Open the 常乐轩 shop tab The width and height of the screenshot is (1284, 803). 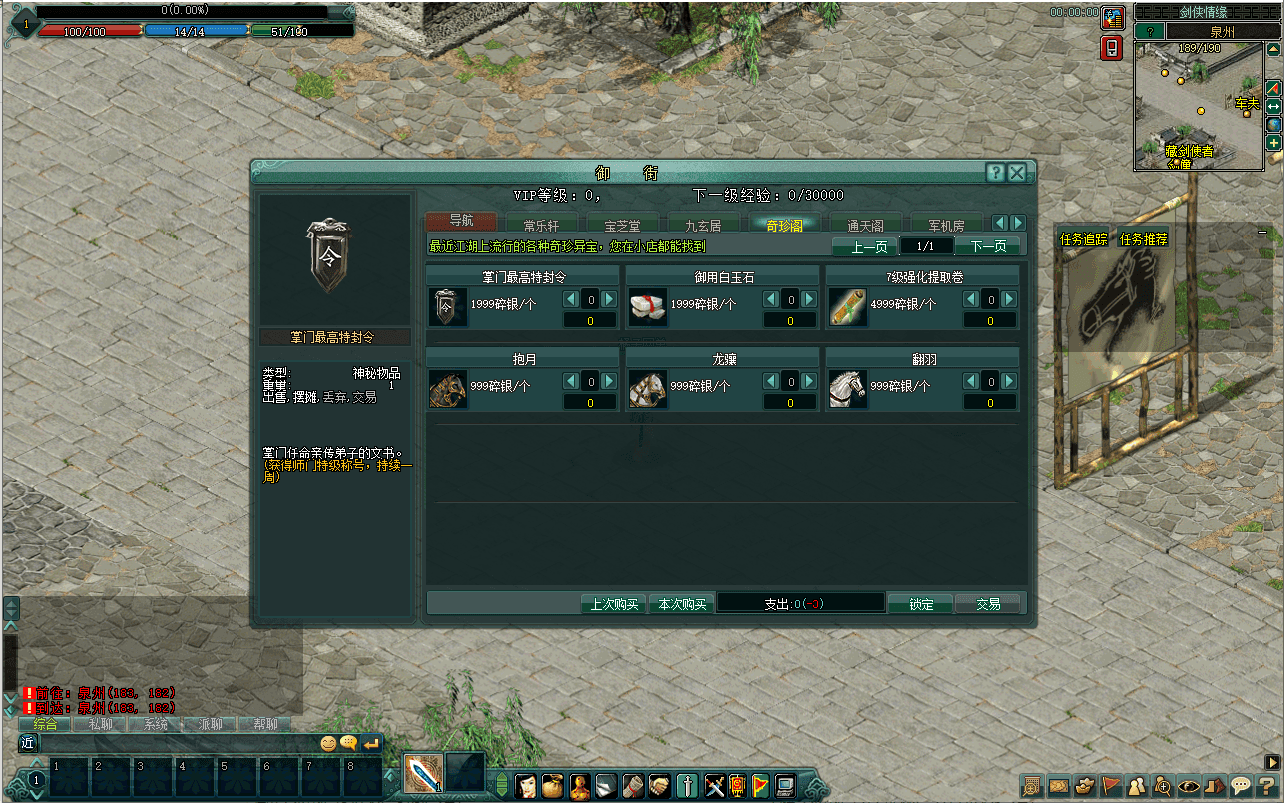(x=543, y=226)
